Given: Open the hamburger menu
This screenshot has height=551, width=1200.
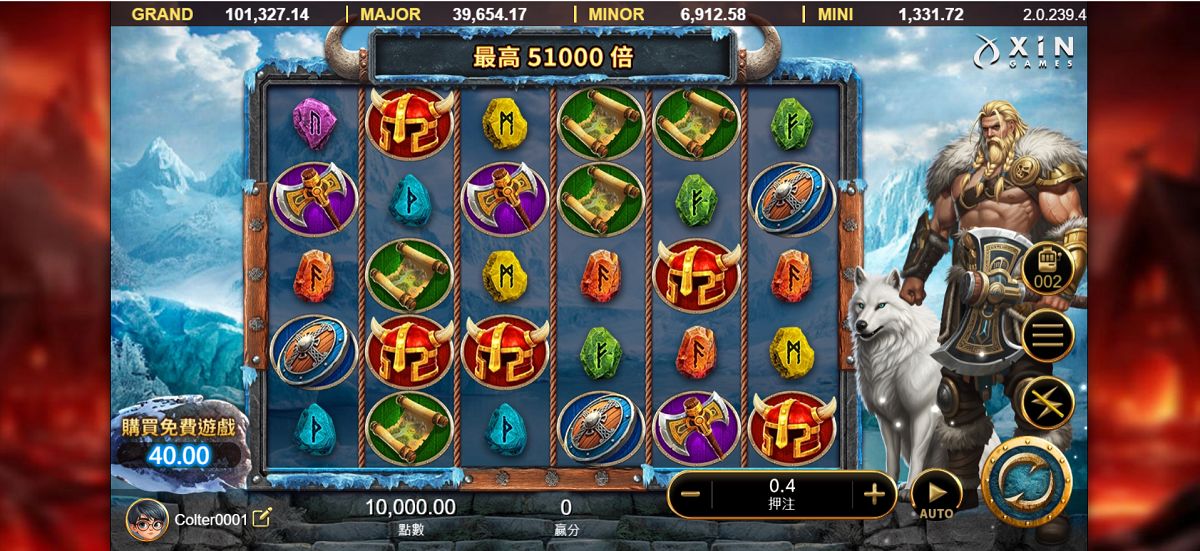Looking at the screenshot, I should (1046, 336).
